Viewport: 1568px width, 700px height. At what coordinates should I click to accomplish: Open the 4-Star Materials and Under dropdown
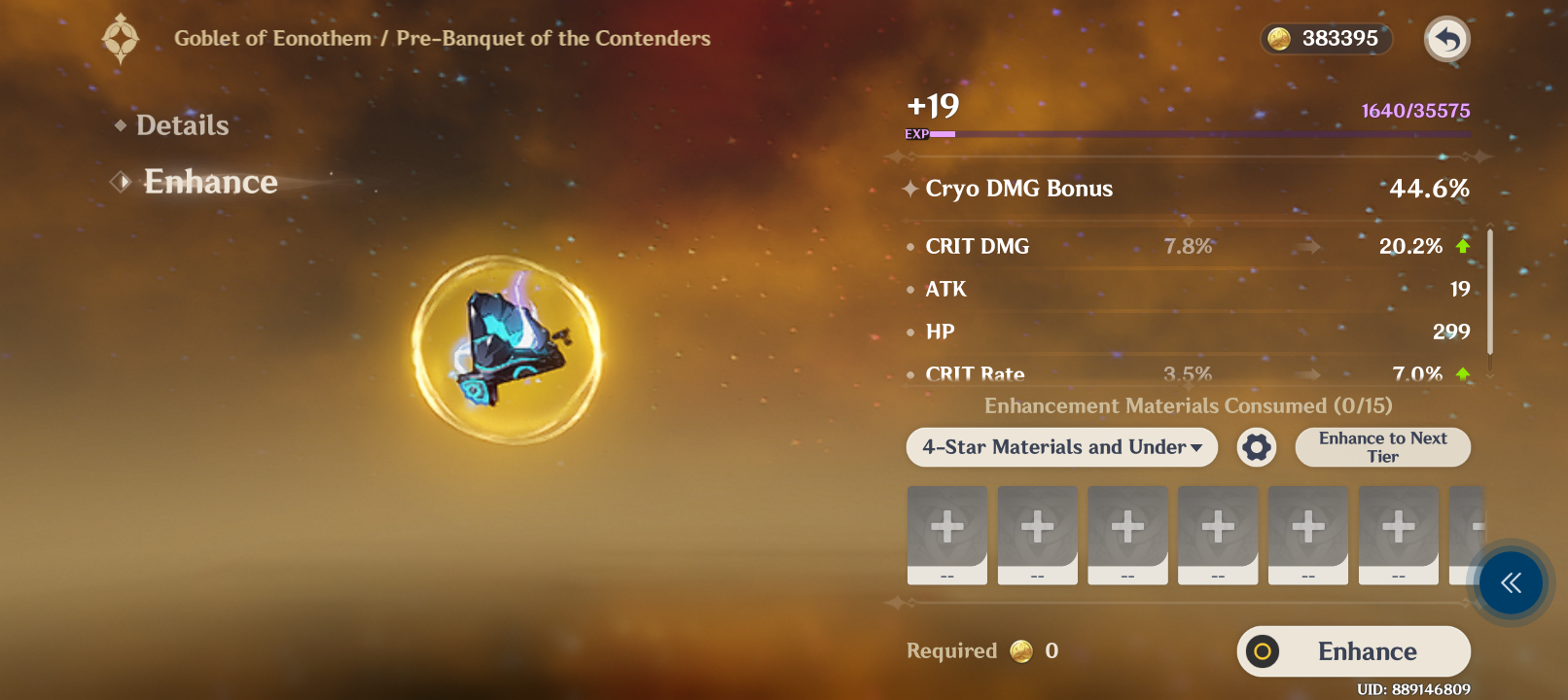pyautogui.click(x=1061, y=447)
